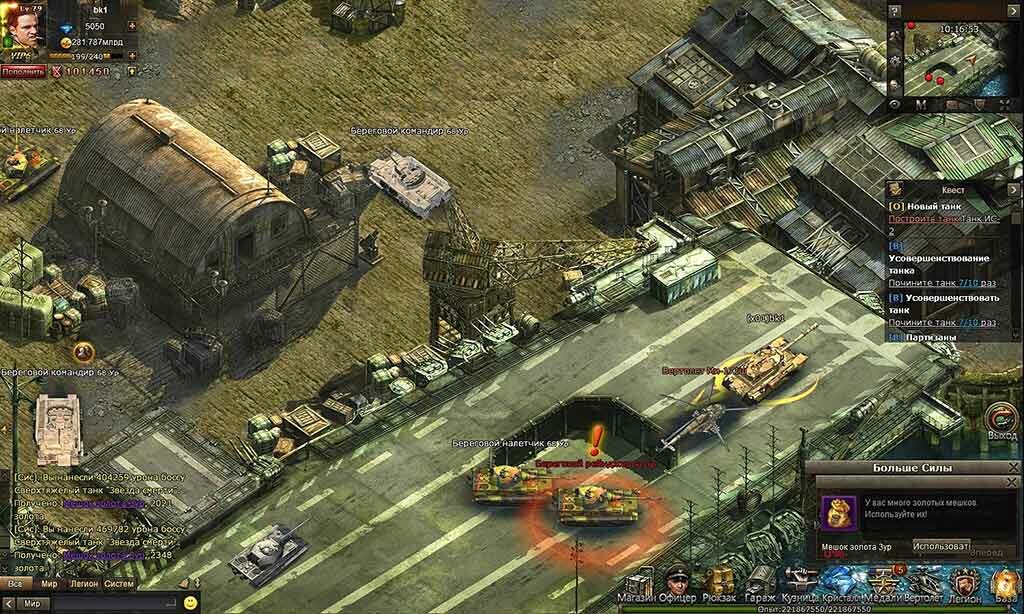Open the Офицер menu
Image resolution: width=1024 pixels, height=614 pixels.
(x=677, y=583)
